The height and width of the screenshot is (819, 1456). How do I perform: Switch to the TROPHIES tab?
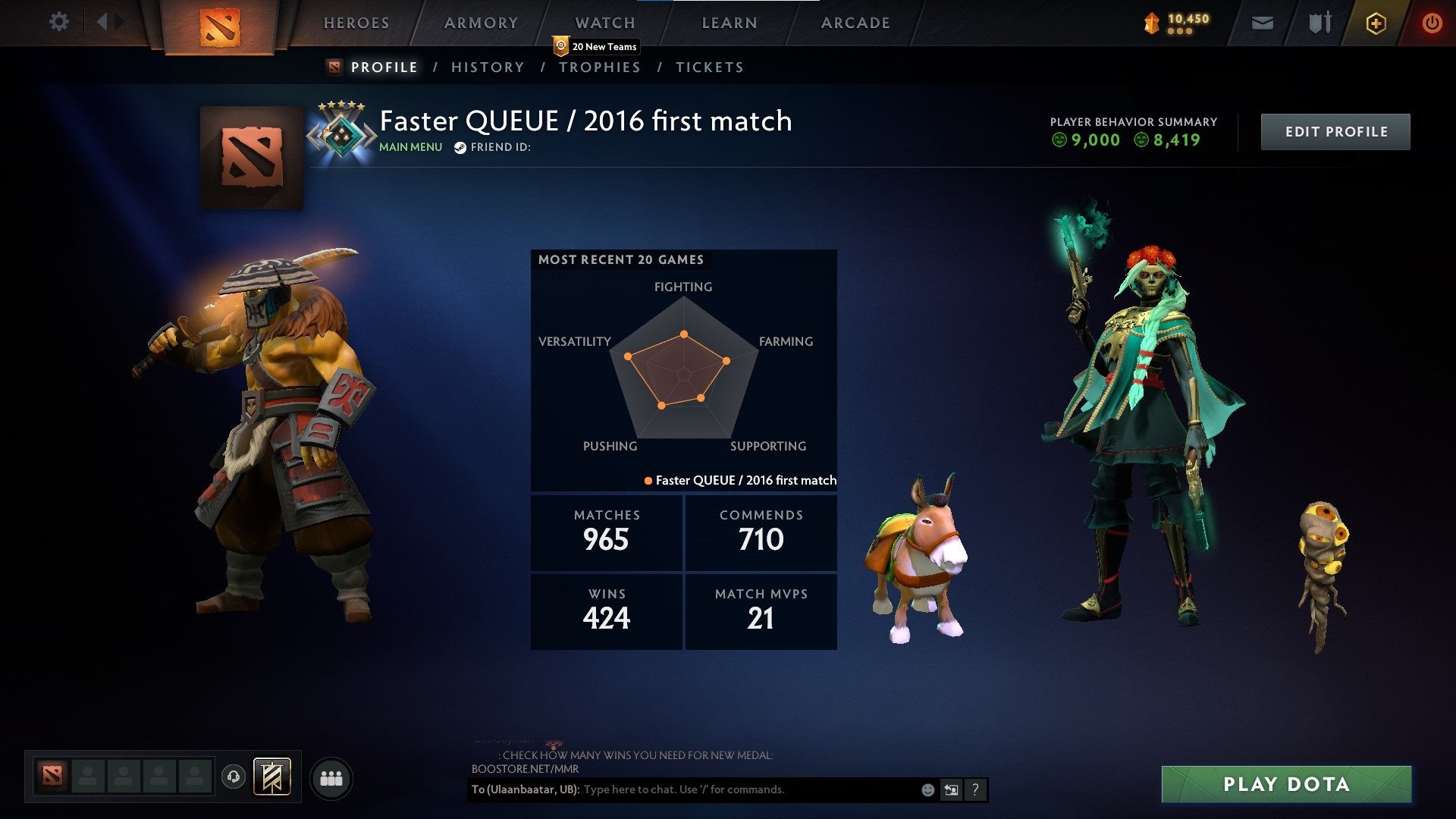tap(600, 67)
